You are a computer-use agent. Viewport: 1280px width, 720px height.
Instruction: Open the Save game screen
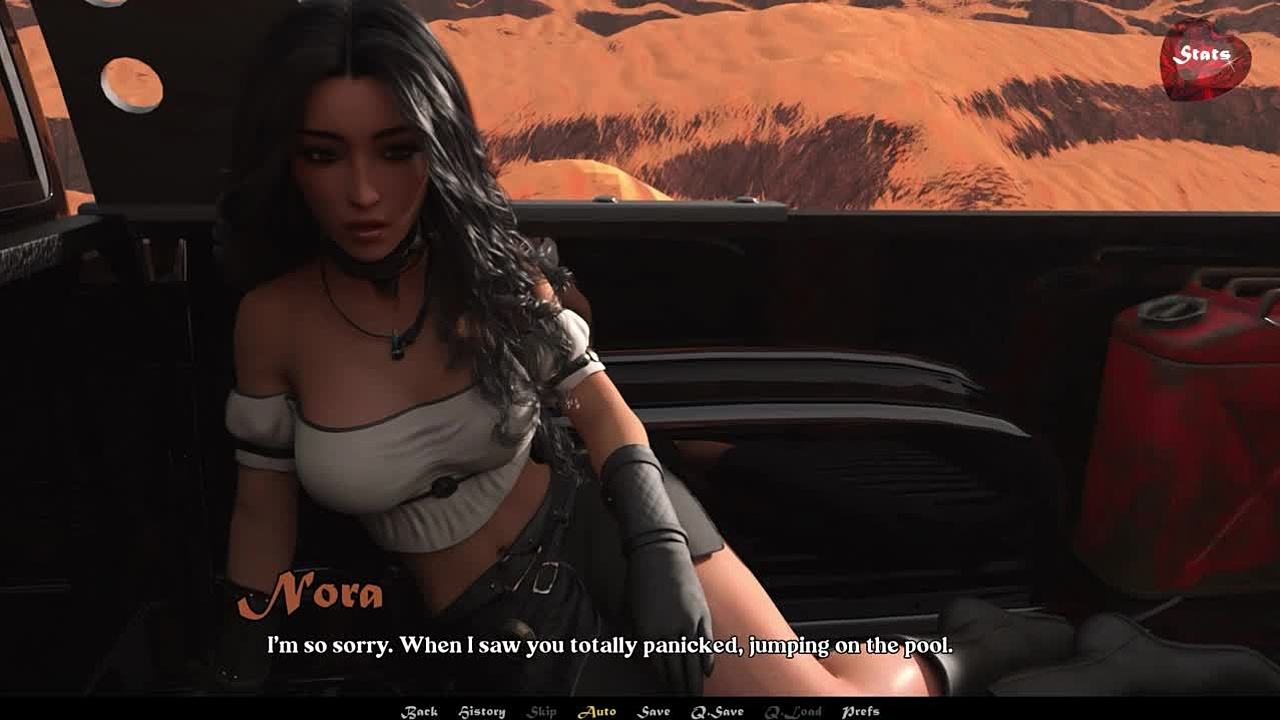654,711
